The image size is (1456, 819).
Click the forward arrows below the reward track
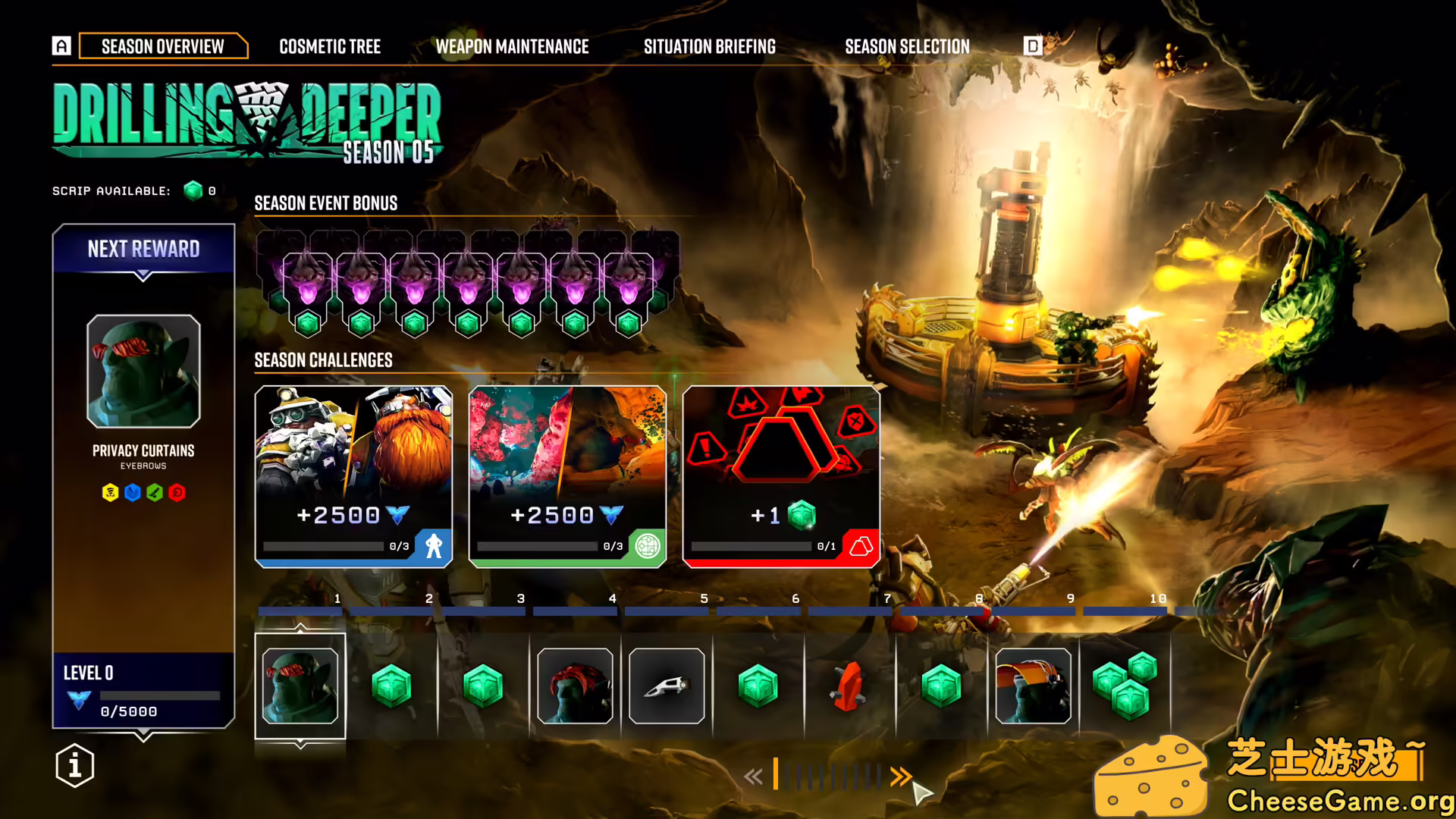(x=901, y=776)
